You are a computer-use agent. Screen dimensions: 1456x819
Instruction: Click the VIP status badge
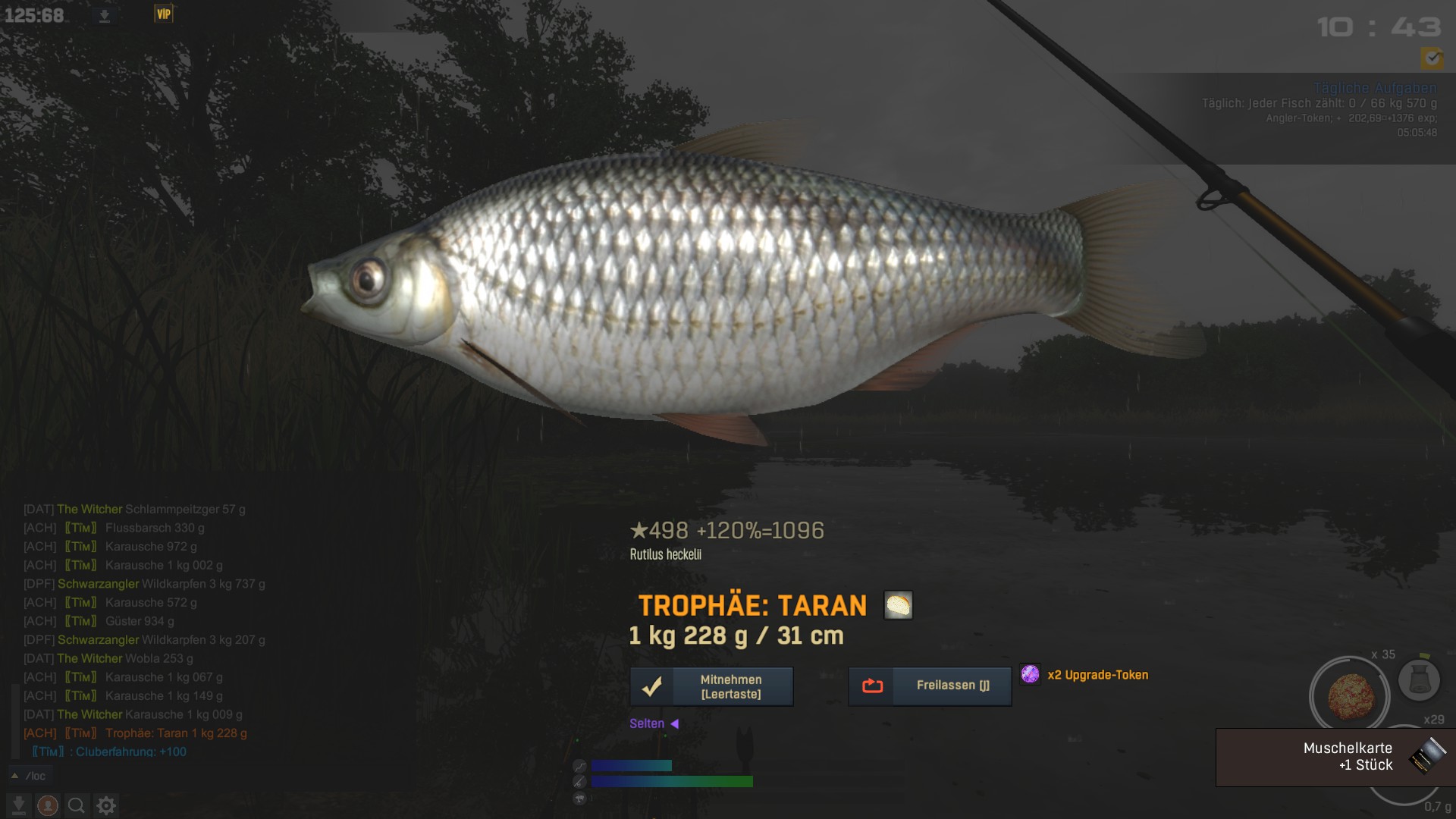pyautogui.click(x=164, y=14)
